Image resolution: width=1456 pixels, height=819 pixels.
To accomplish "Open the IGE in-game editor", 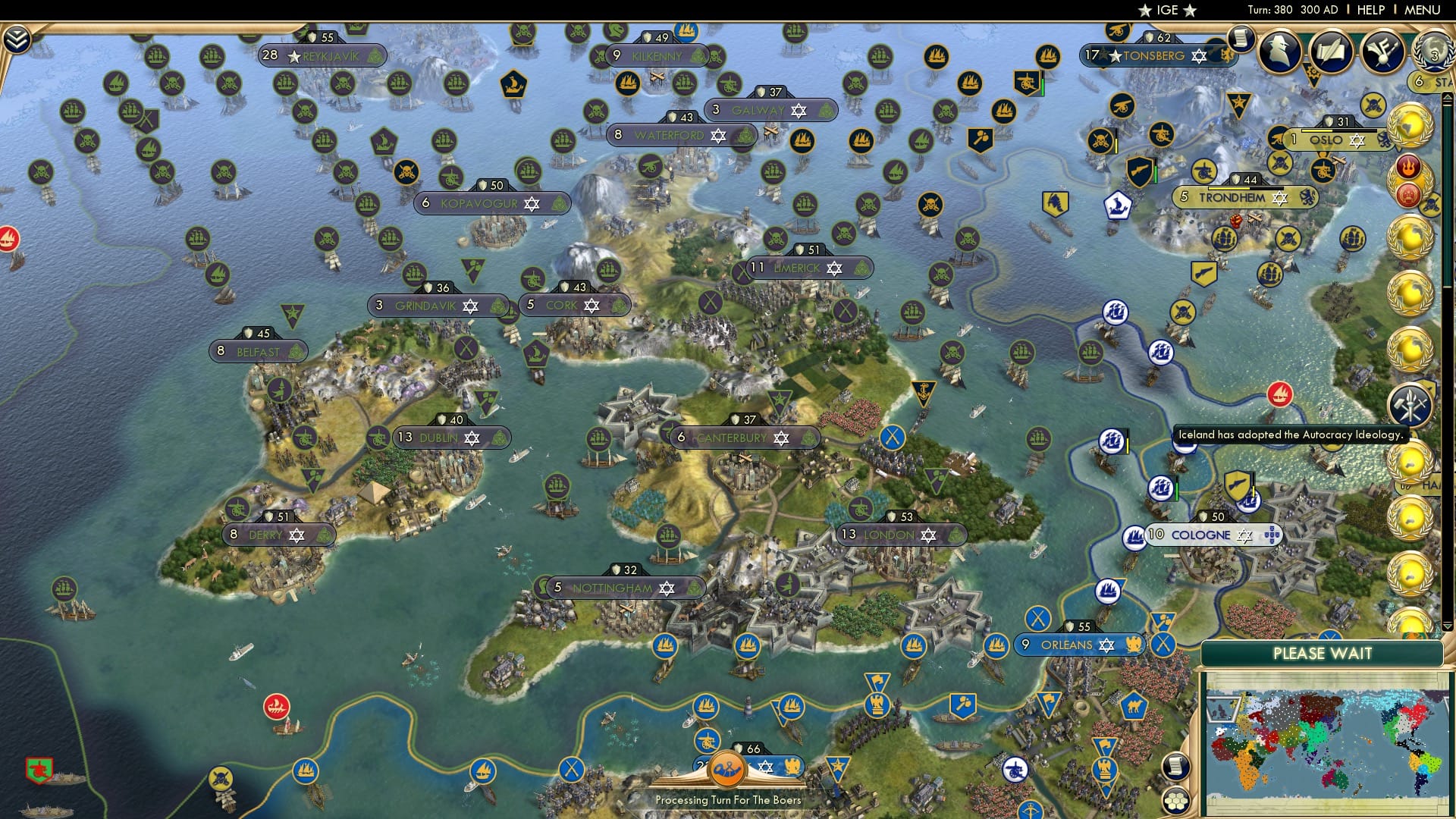I will click(x=1165, y=10).
